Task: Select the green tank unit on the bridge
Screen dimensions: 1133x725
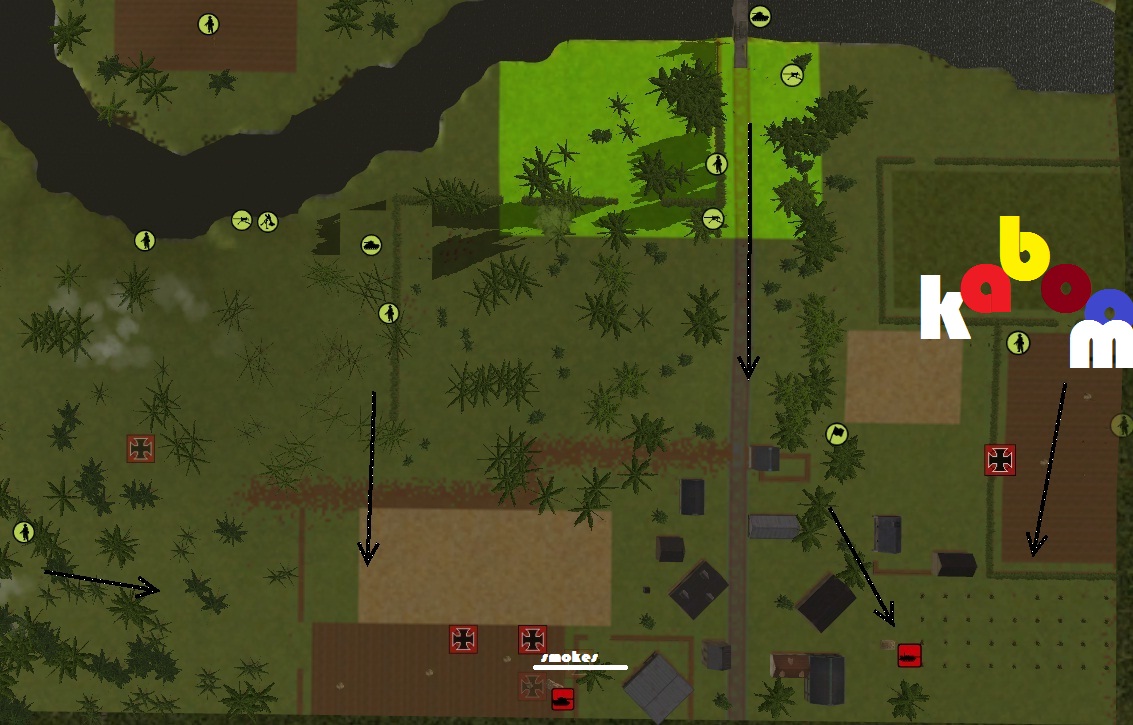Action: tap(761, 16)
